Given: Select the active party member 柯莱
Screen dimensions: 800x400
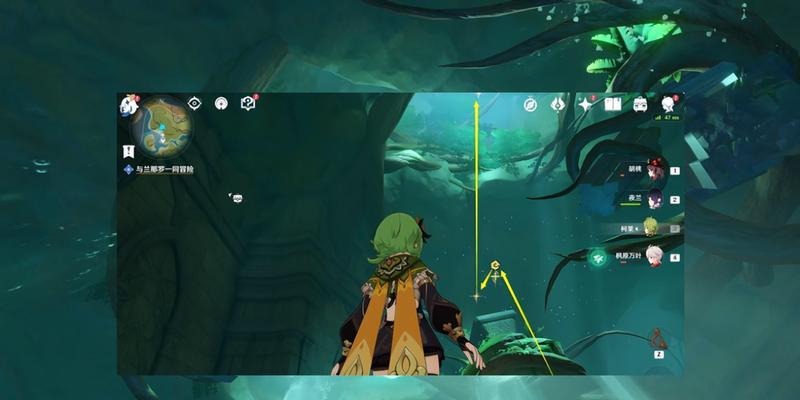Looking at the screenshot, I should 654,227.
